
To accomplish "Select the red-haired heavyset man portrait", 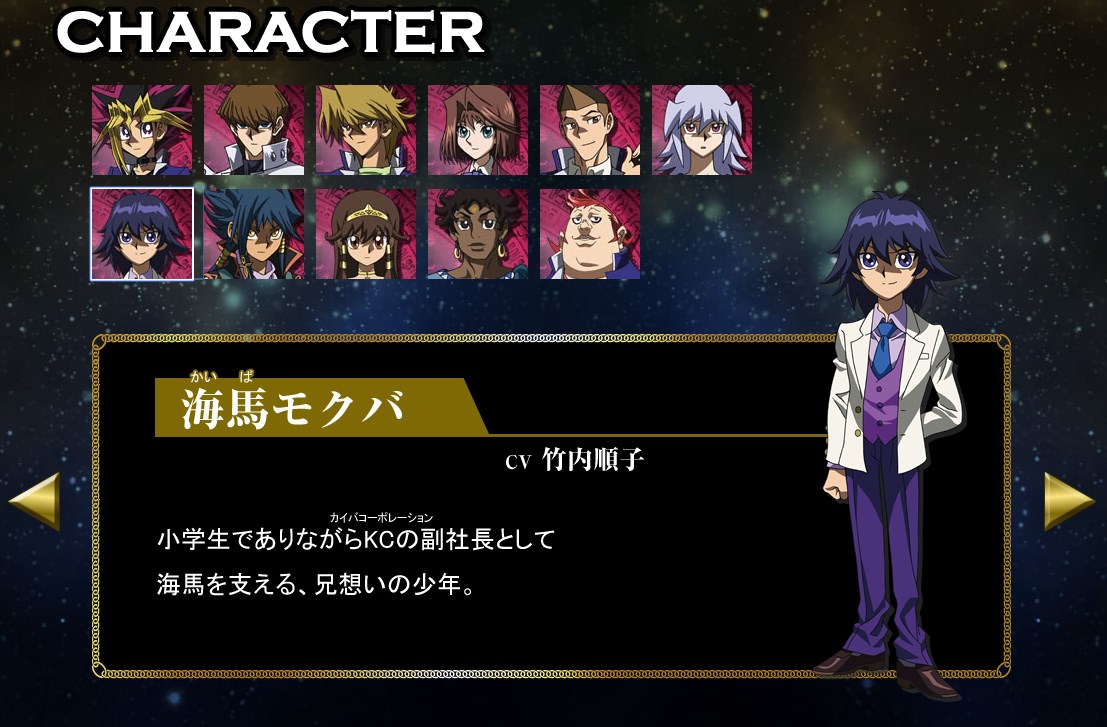I will (x=590, y=234).
